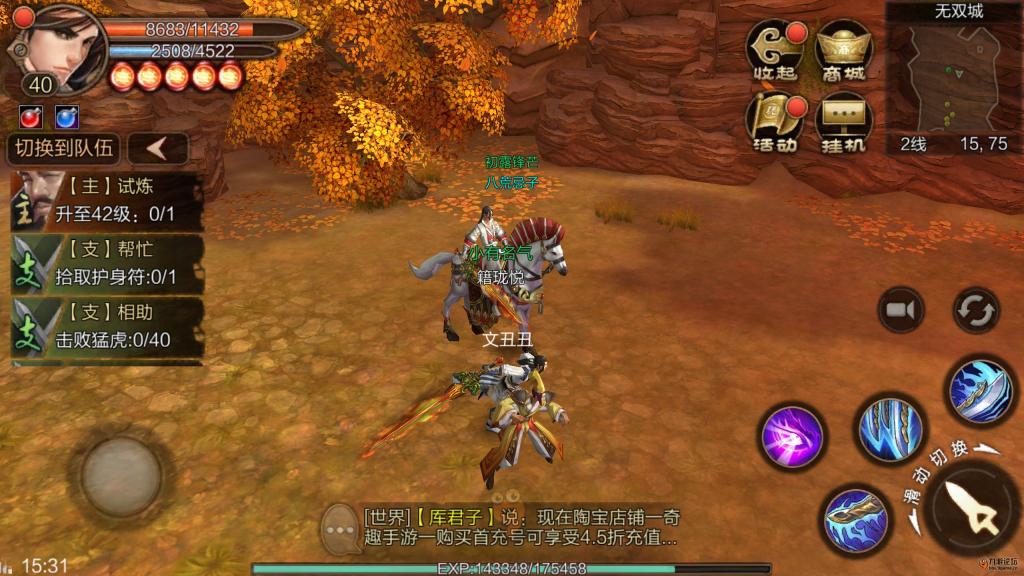Viewport: 1024px width, 576px height.
Task: Tap the 收起 collapse menu button
Action: pos(774,53)
